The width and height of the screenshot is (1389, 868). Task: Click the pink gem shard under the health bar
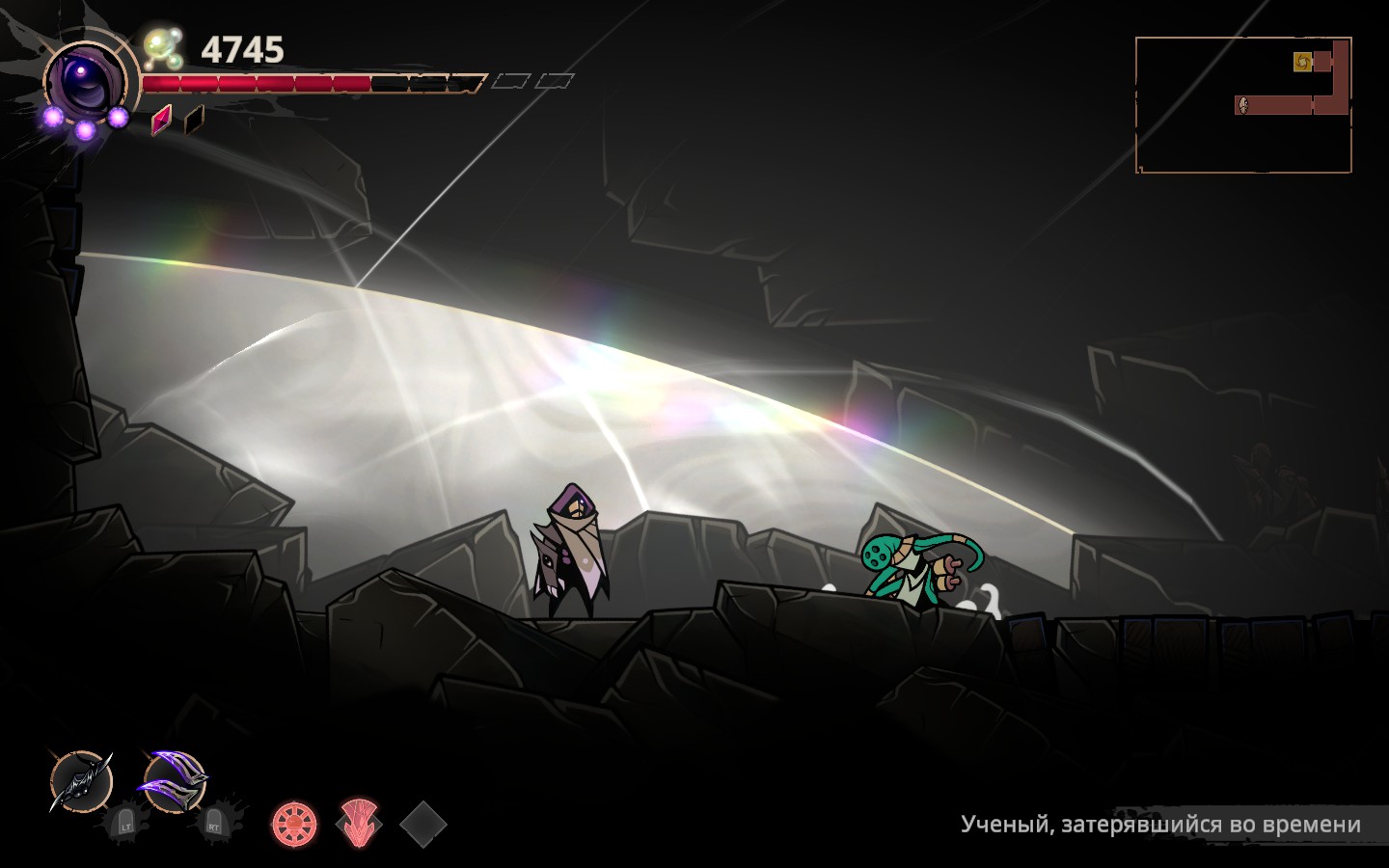[x=160, y=119]
